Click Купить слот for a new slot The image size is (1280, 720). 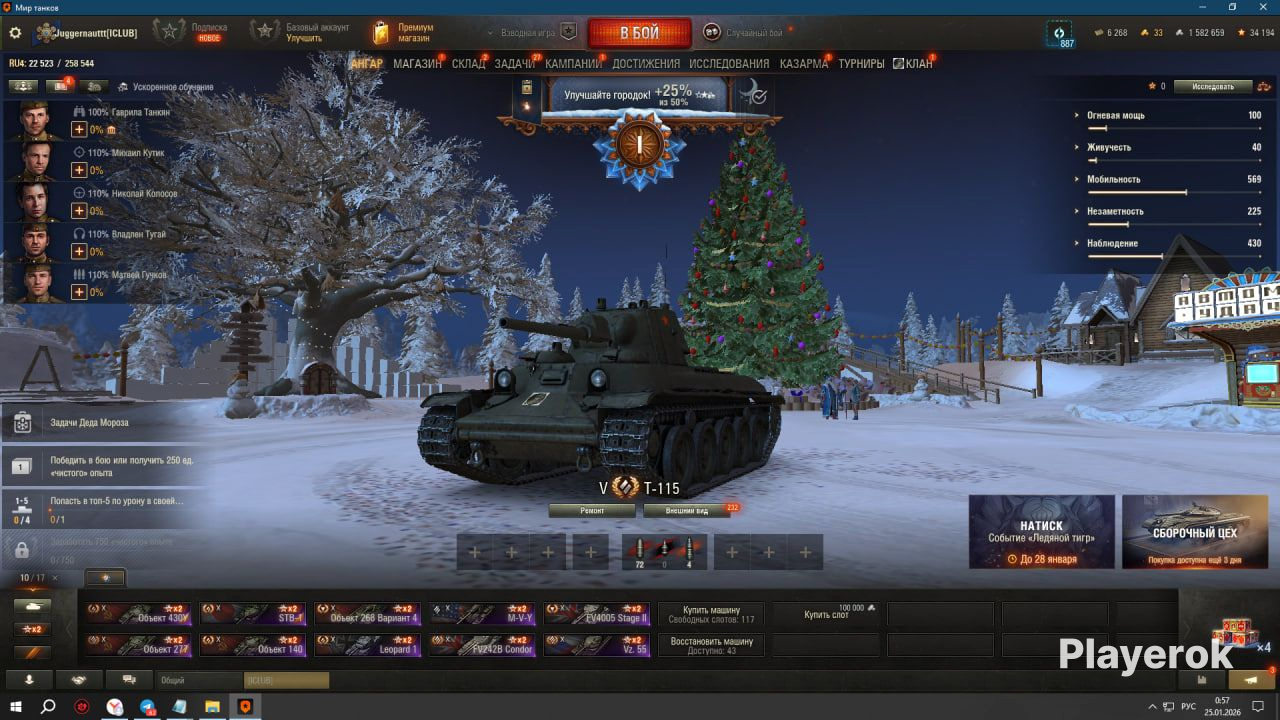point(826,614)
